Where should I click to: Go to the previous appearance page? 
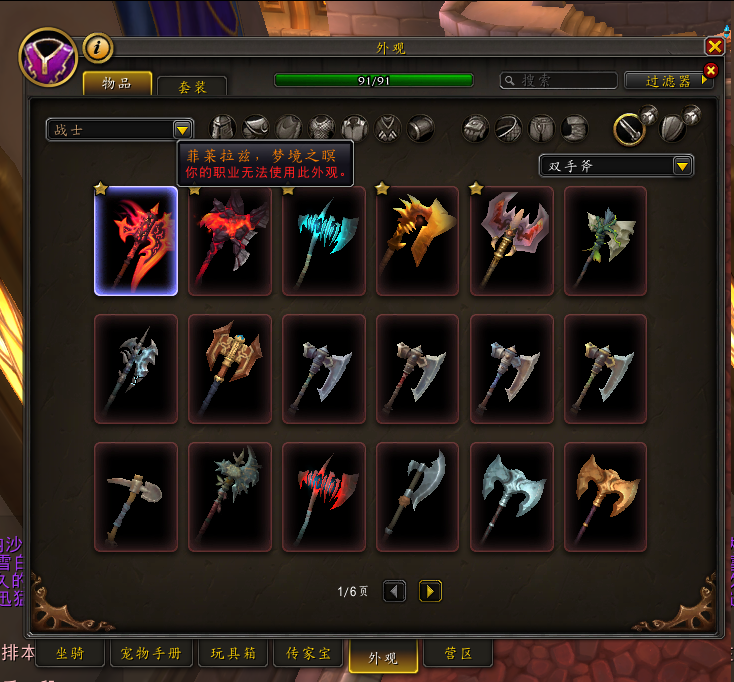pos(395,591)
